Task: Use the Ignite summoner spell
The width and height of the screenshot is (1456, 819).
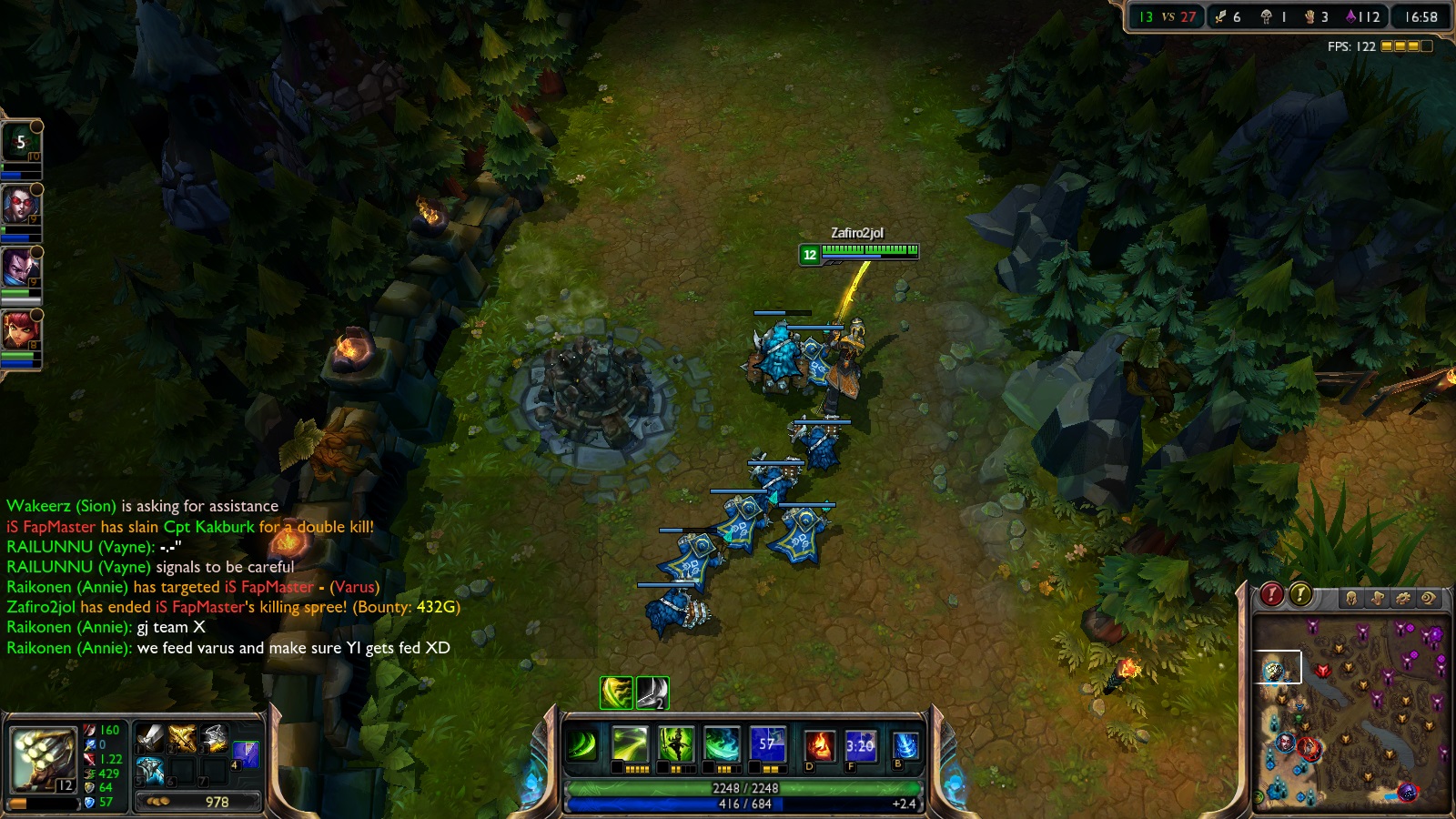Action: tap(818, 745)
